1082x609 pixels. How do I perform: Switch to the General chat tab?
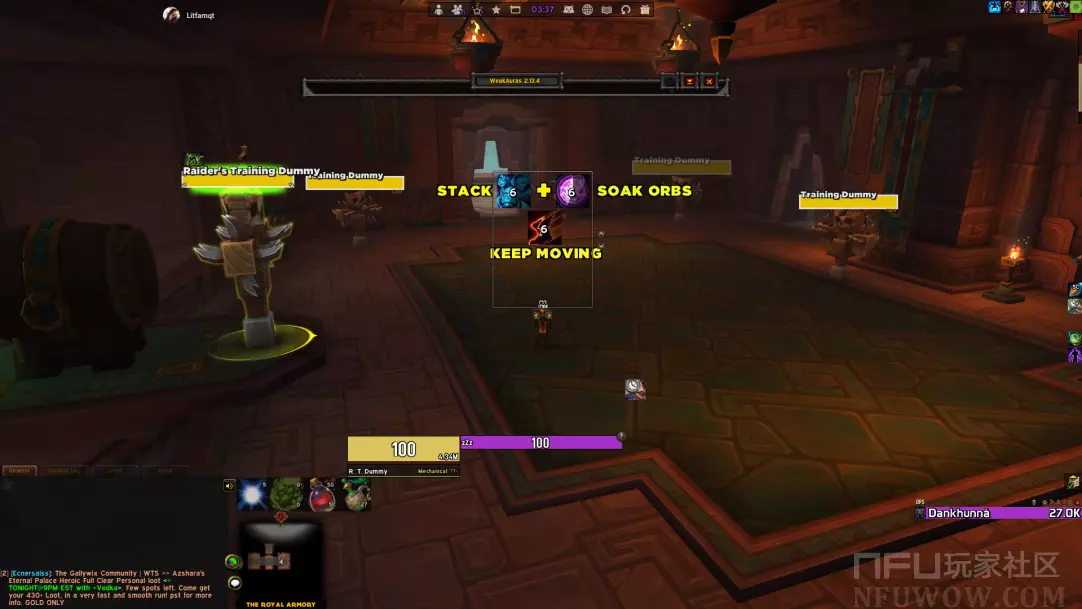coord(17,470)
